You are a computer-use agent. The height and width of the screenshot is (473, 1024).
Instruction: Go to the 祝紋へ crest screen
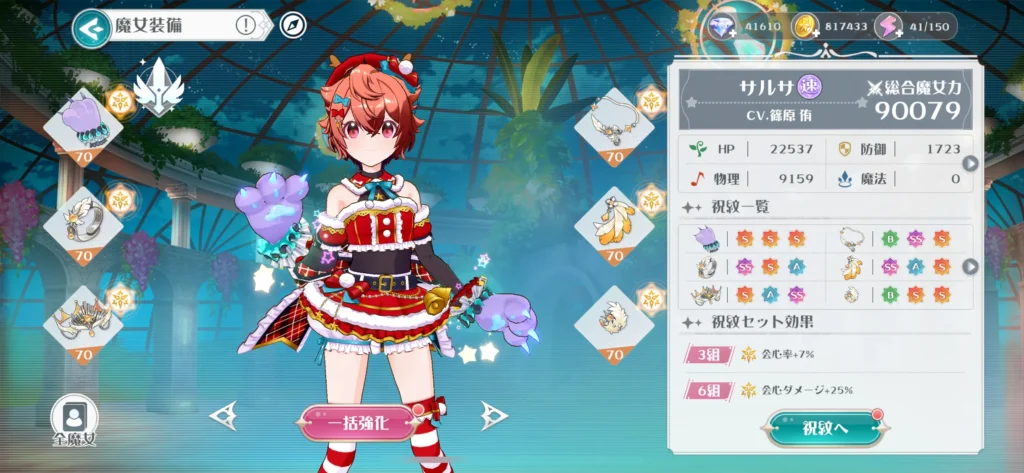[x=825, y=429]
